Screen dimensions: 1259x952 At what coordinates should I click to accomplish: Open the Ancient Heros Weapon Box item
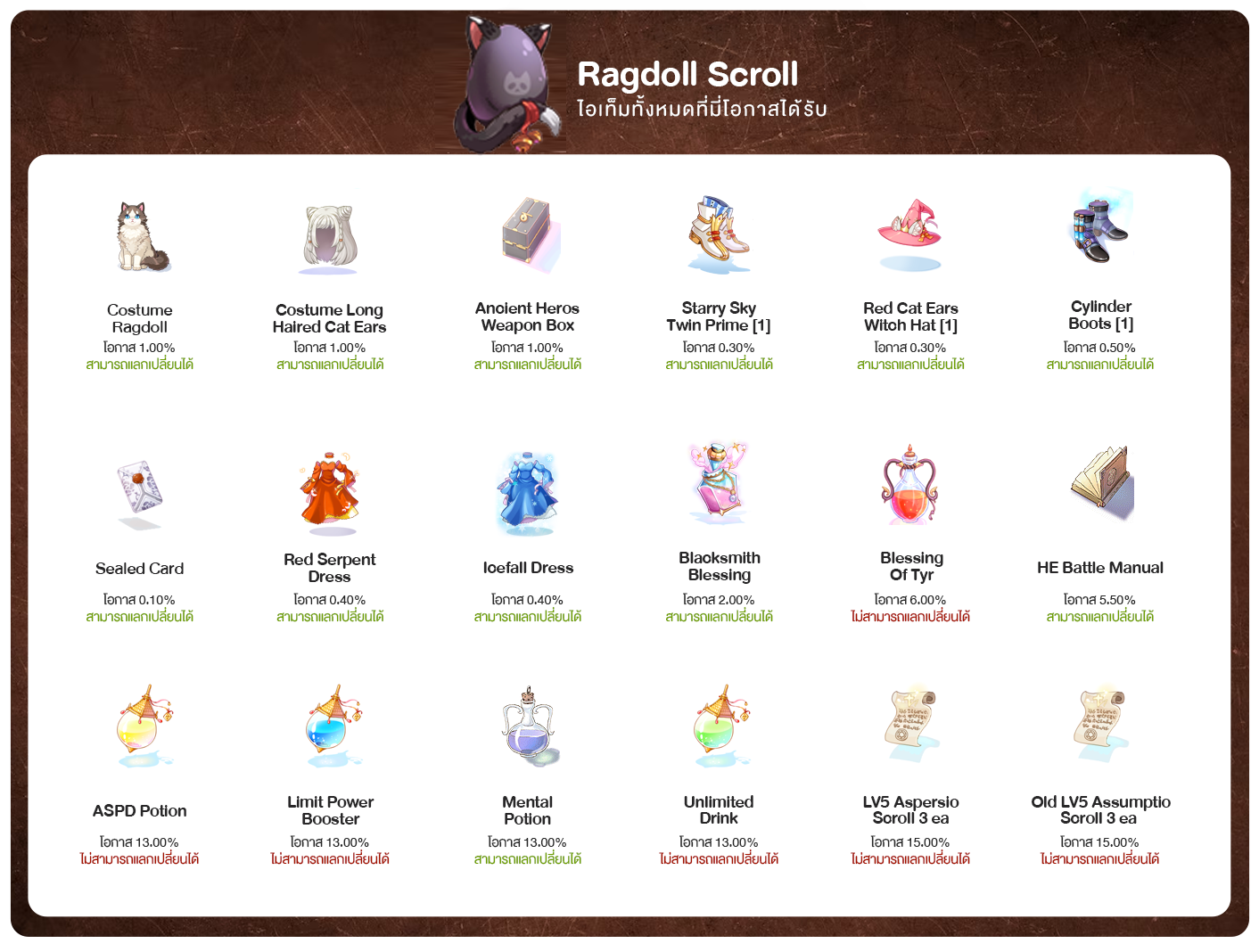tap(528, 234)
